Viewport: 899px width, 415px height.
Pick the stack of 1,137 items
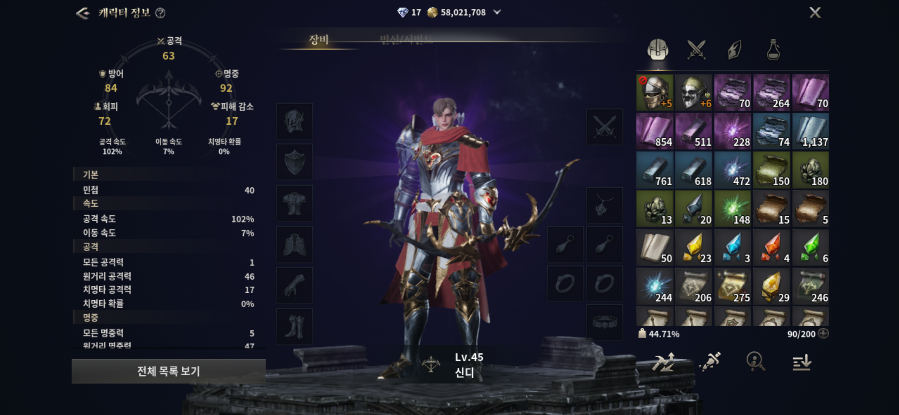(x=810, y=131)
